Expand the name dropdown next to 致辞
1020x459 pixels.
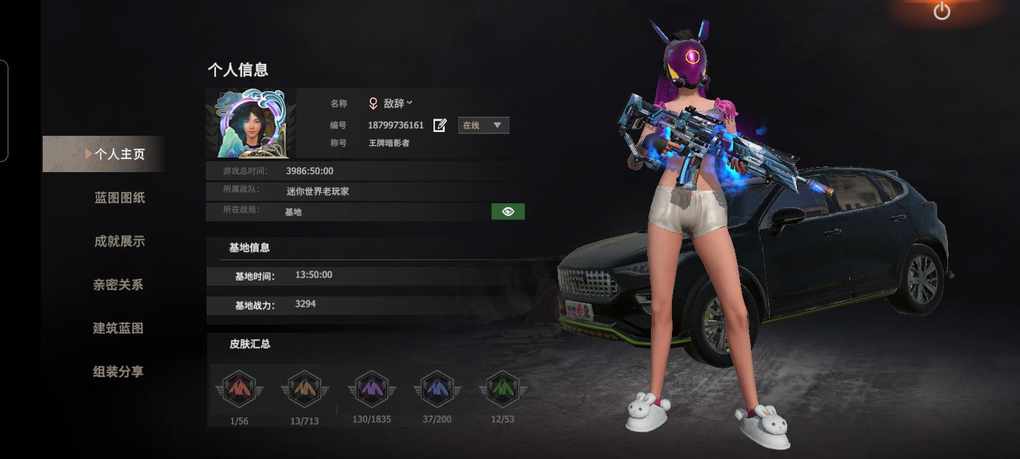click(409, 103)
